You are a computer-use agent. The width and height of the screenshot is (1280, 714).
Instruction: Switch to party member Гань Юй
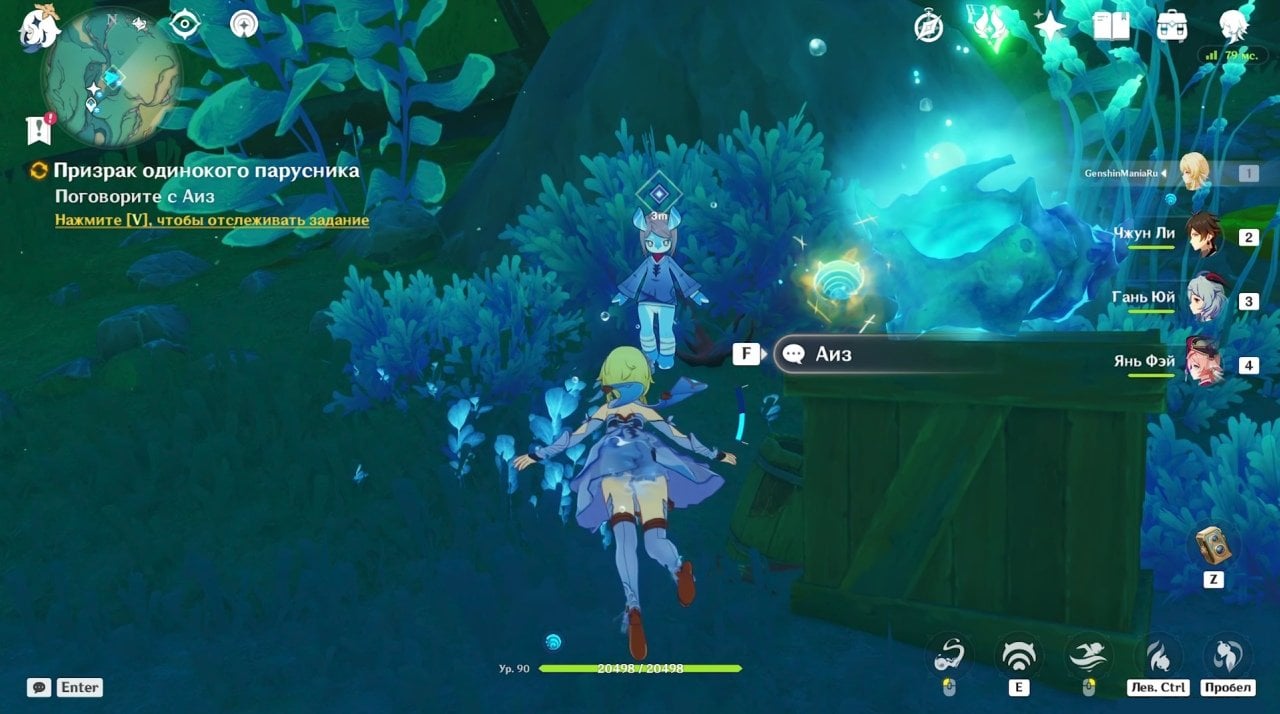click(x=1204, y=299)
